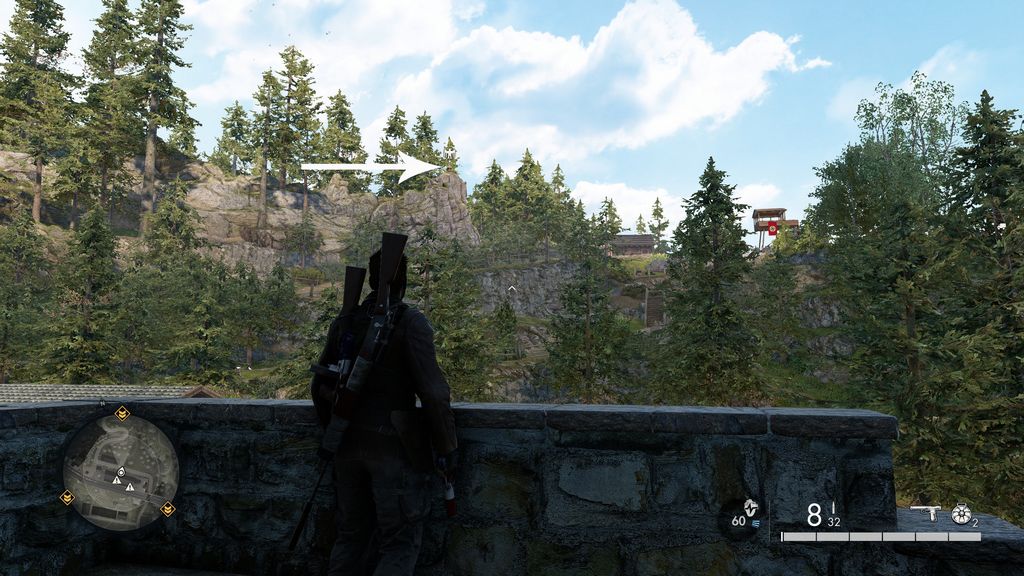Image resolution: width=1024 pixels, height=576 pixels.
Task: Choose the landmine item icon
Action: [x=961, y=513]
